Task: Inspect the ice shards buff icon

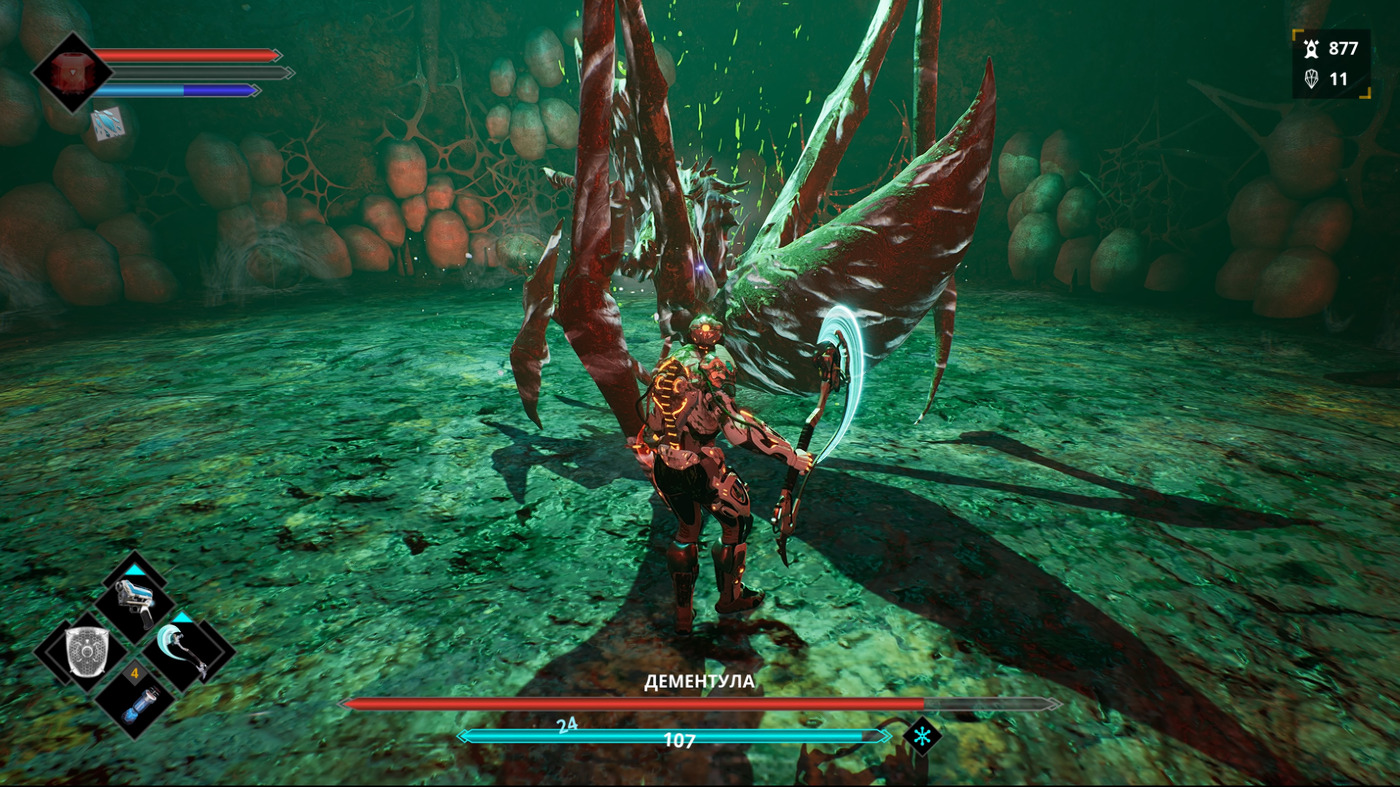Action: 108,123
